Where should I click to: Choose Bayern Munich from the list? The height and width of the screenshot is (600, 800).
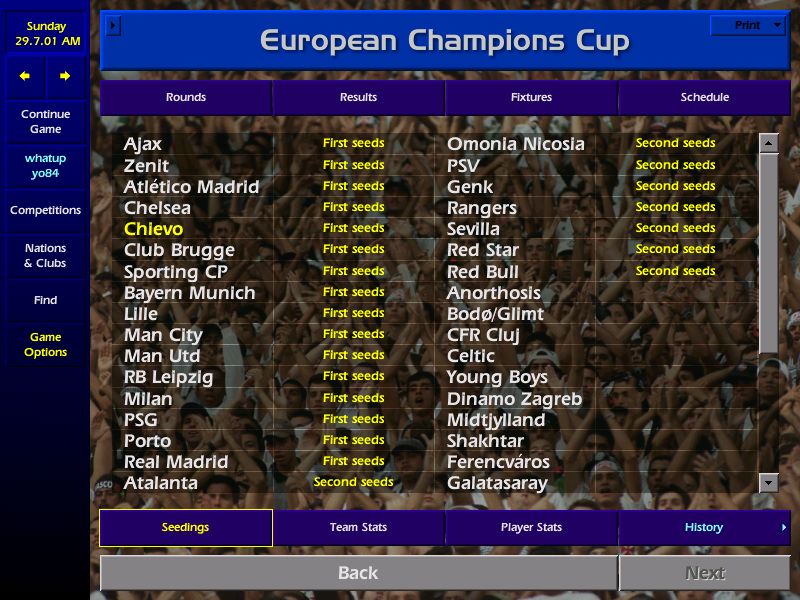point(189,293)
